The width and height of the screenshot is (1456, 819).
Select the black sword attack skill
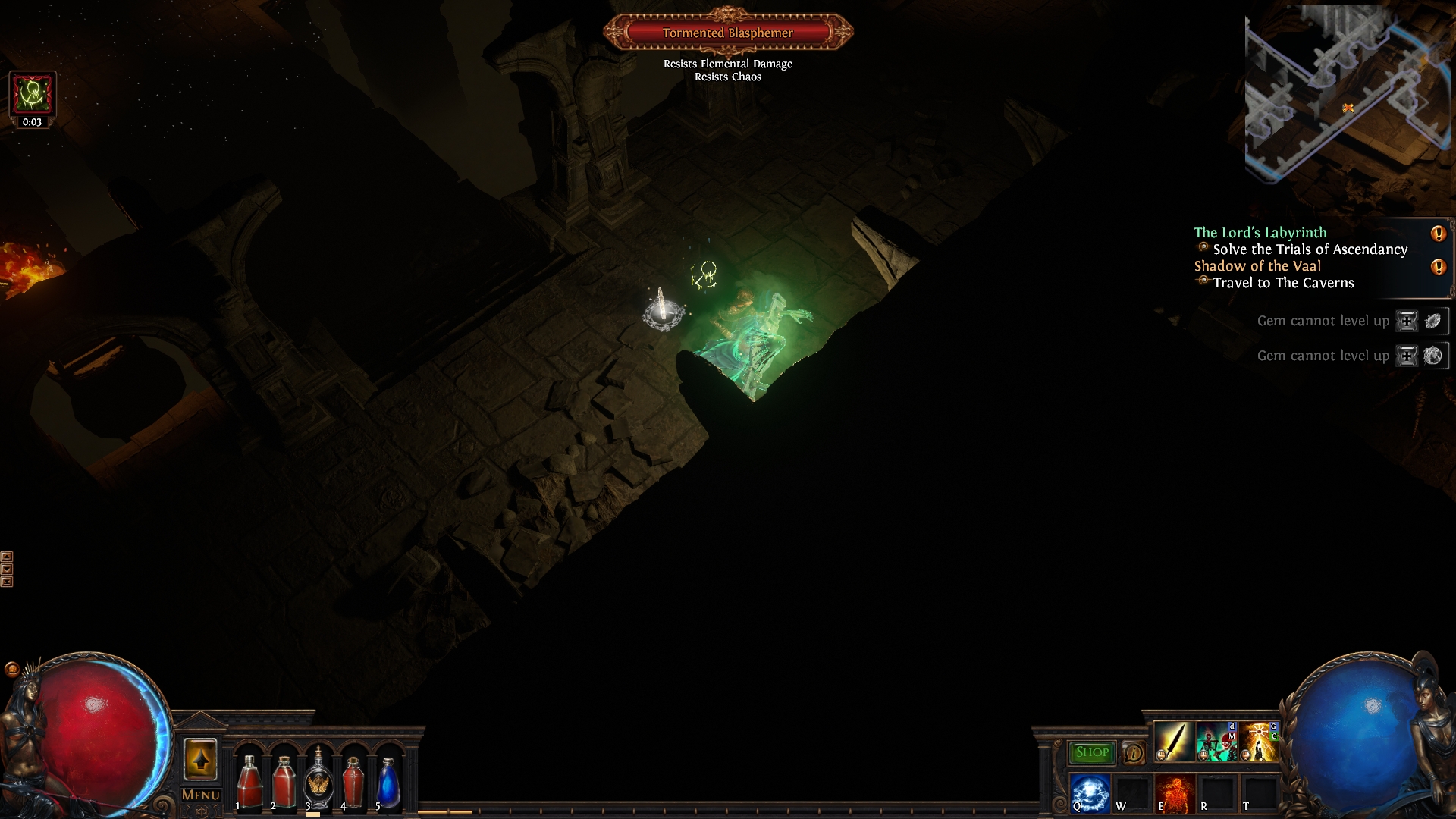pos(1173,741)
